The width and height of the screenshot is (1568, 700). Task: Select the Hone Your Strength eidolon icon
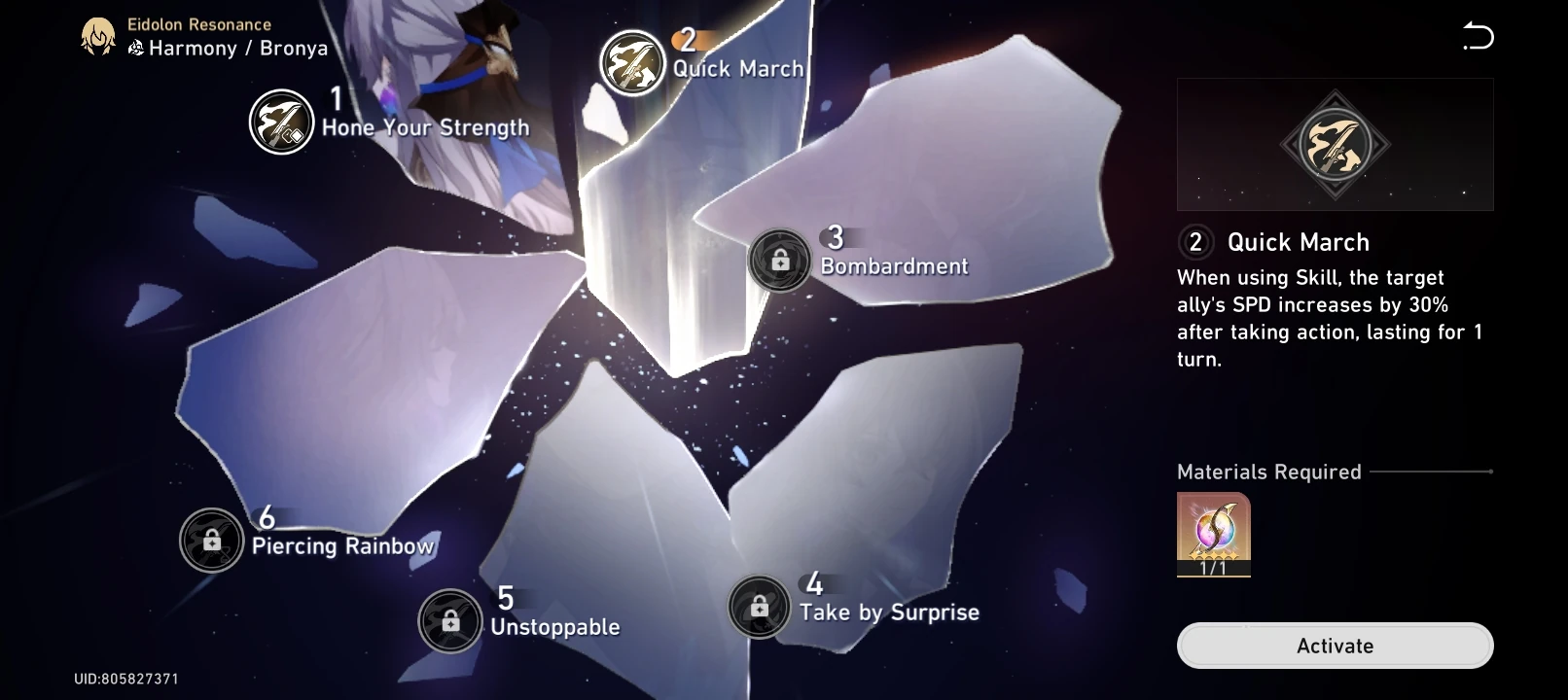click(281, 123)
